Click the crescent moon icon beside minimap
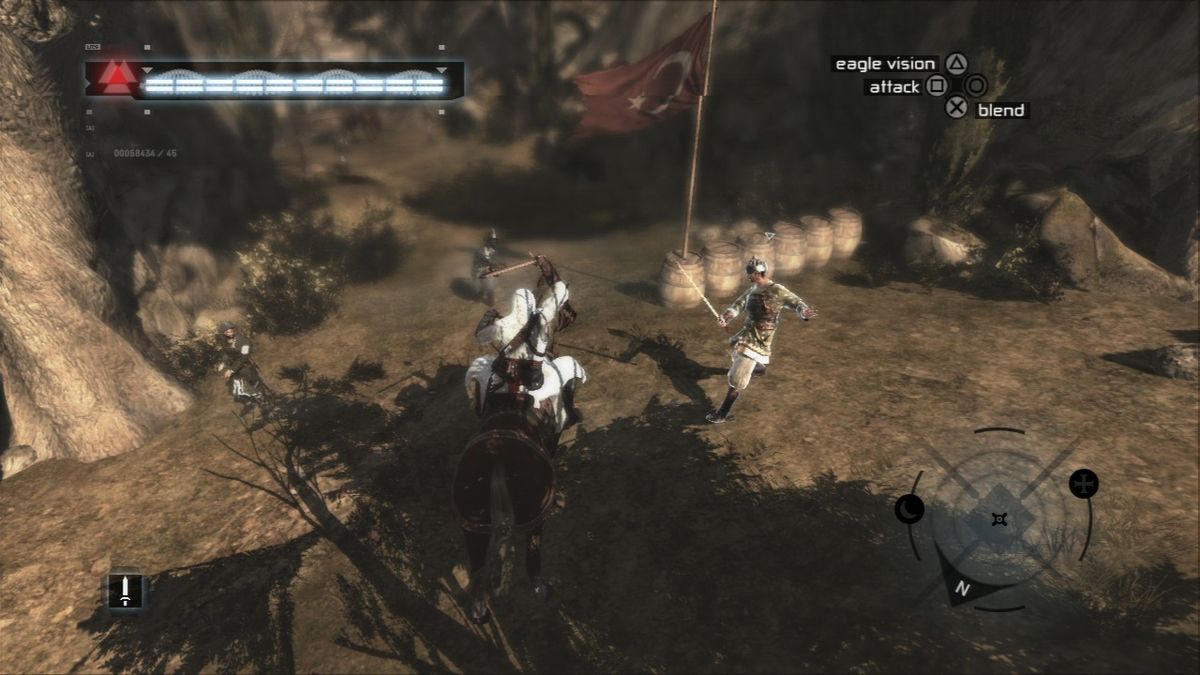1200x675 pixels. coord(909,509)
